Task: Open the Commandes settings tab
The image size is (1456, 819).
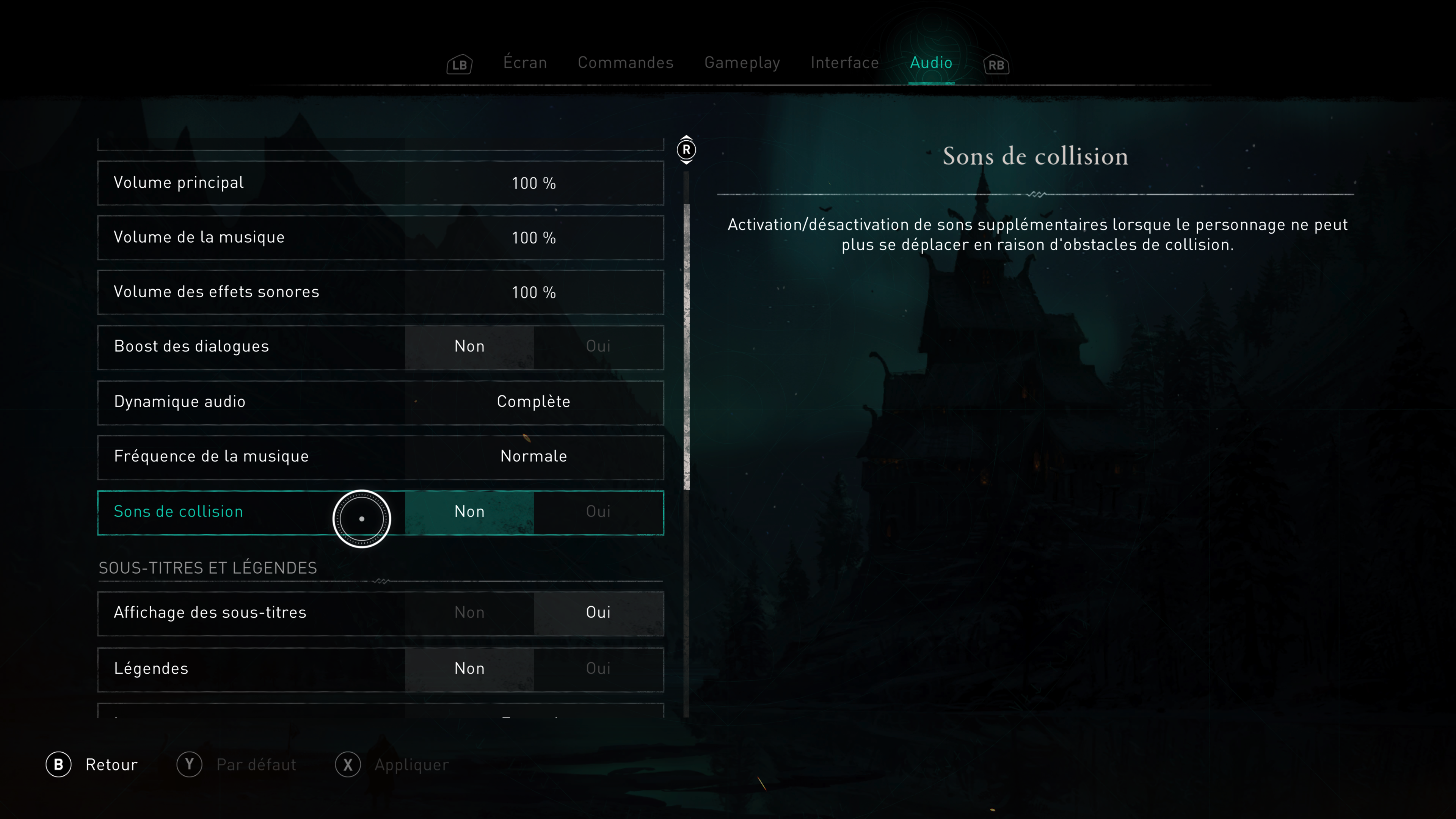Action: coord(625,63)
